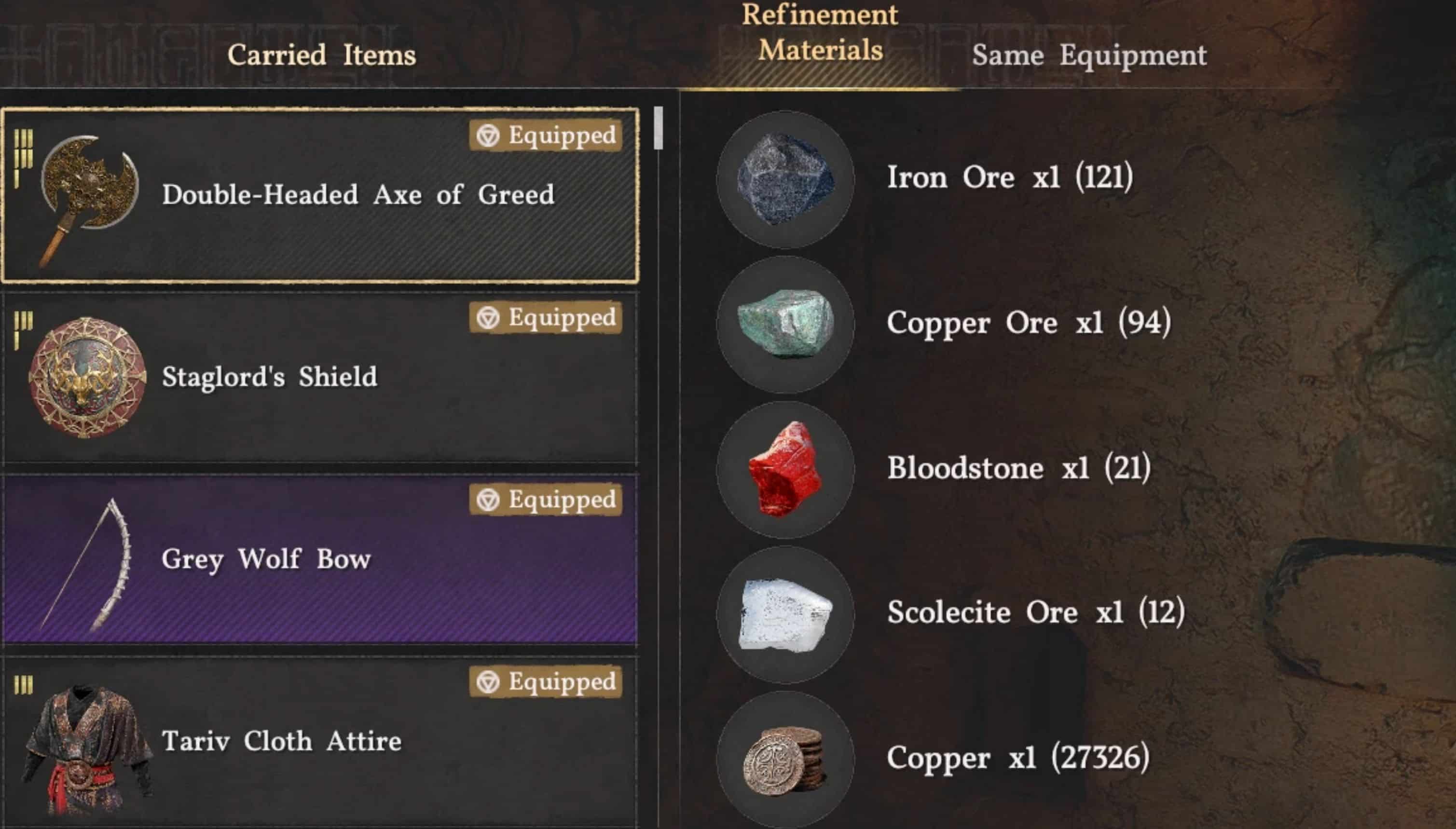Choose the Staglord's Shield row
The width and height of the screenshot is (1456, 829).
[x=320, y=378]
